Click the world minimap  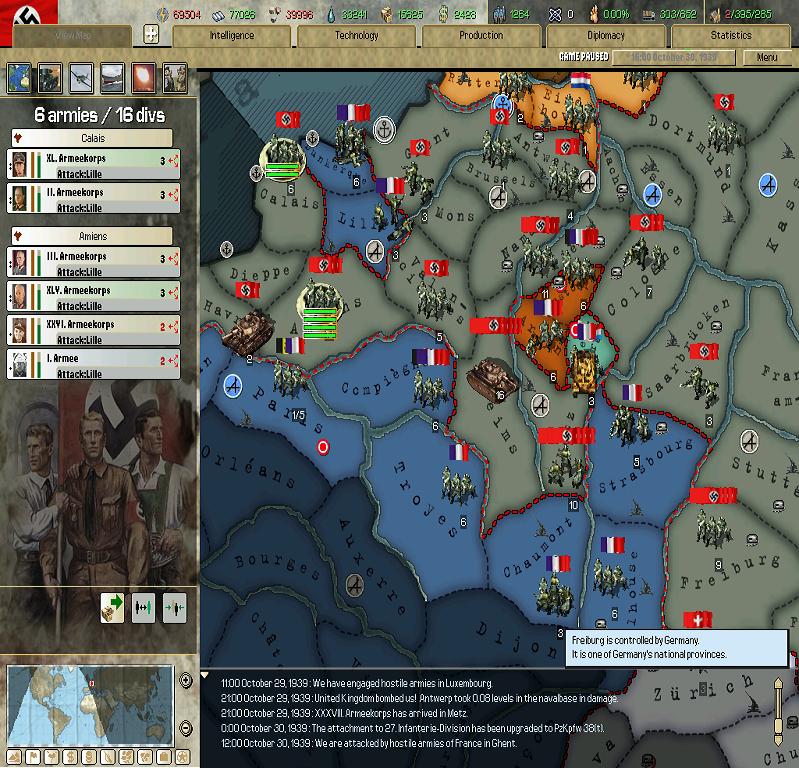[90, 703]
